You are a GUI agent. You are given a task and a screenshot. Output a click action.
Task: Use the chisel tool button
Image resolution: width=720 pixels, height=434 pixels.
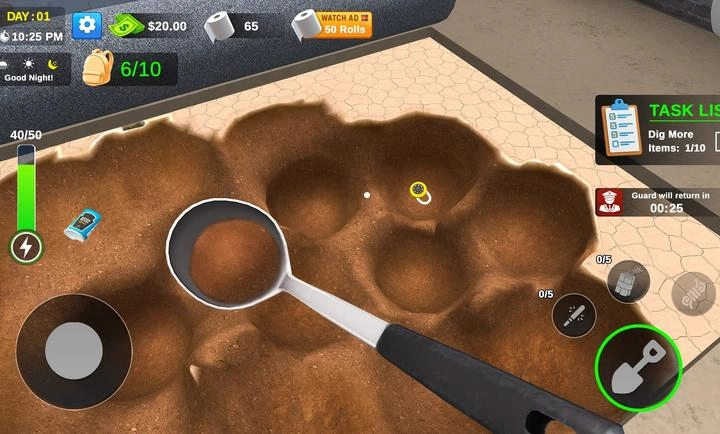coord(574,315)
